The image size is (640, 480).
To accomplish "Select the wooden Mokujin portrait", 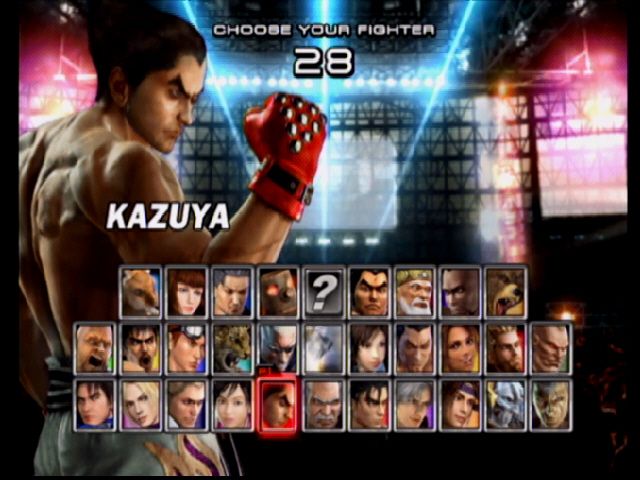I will [x=278, y=292].
